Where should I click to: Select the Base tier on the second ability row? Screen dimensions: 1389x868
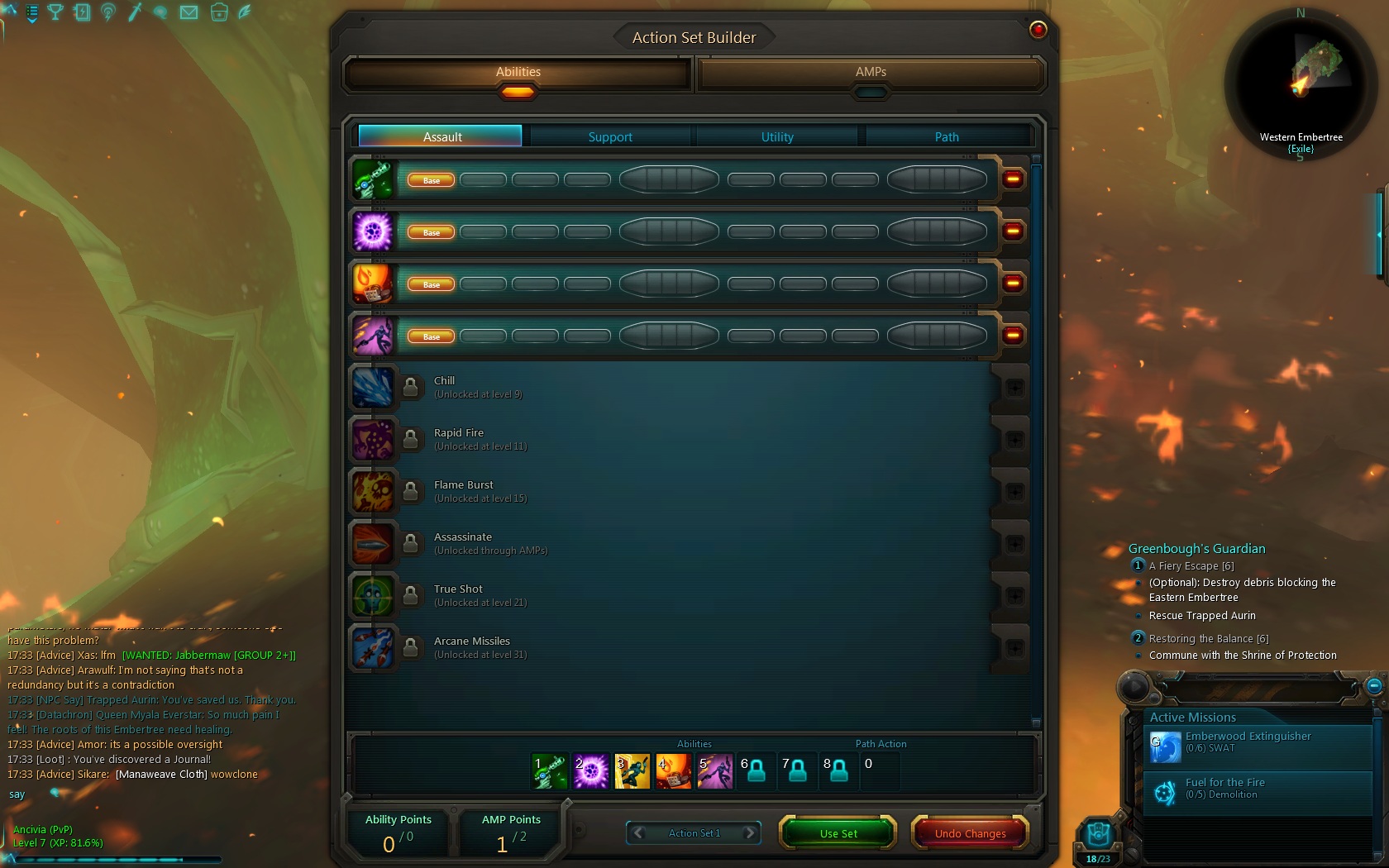[x=429, y=232]
